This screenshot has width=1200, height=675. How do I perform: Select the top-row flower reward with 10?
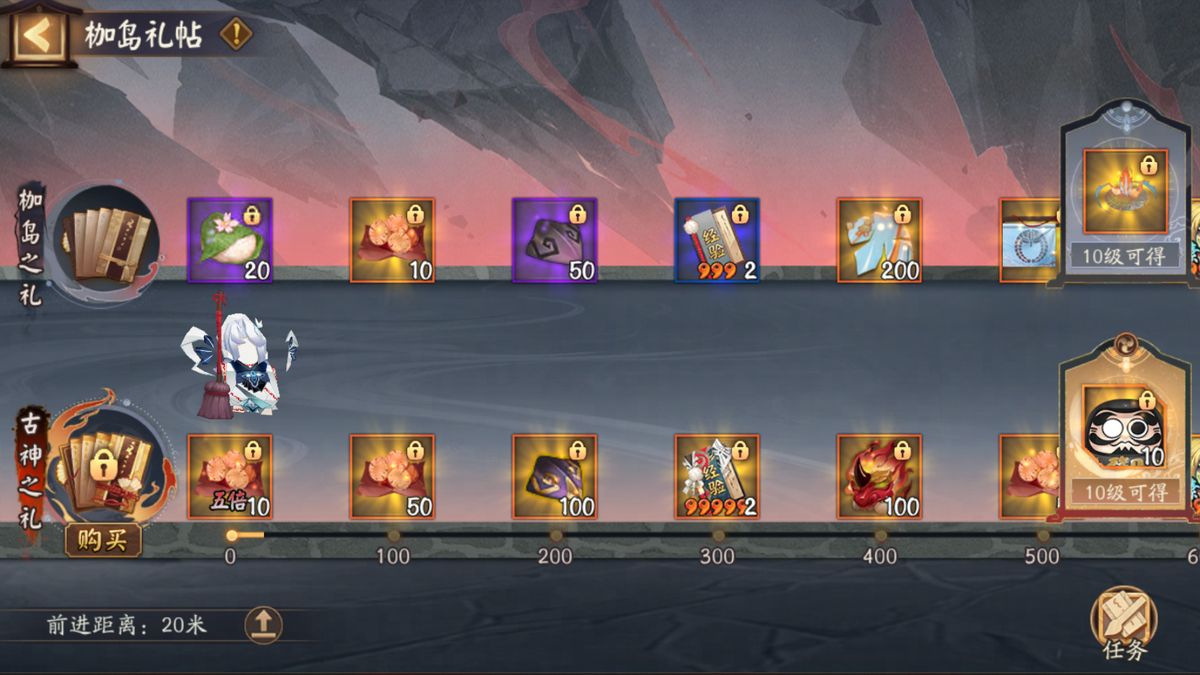pyautogui.click(x=392, y=240)
